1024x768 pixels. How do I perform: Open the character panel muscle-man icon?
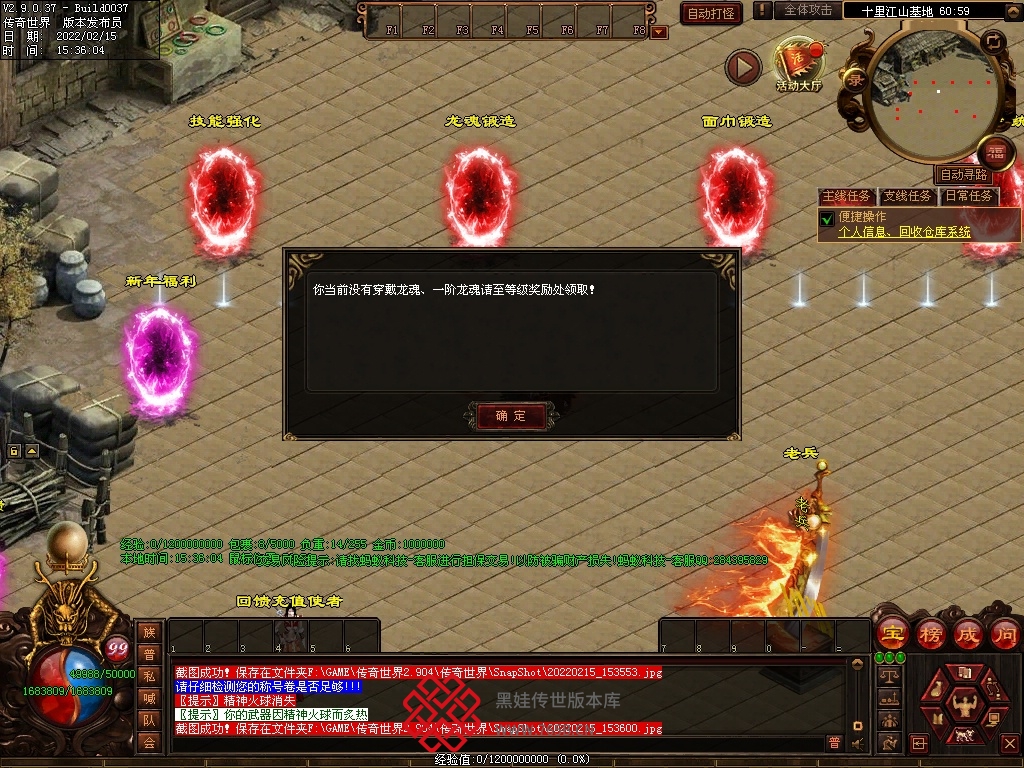click(964, 704)
